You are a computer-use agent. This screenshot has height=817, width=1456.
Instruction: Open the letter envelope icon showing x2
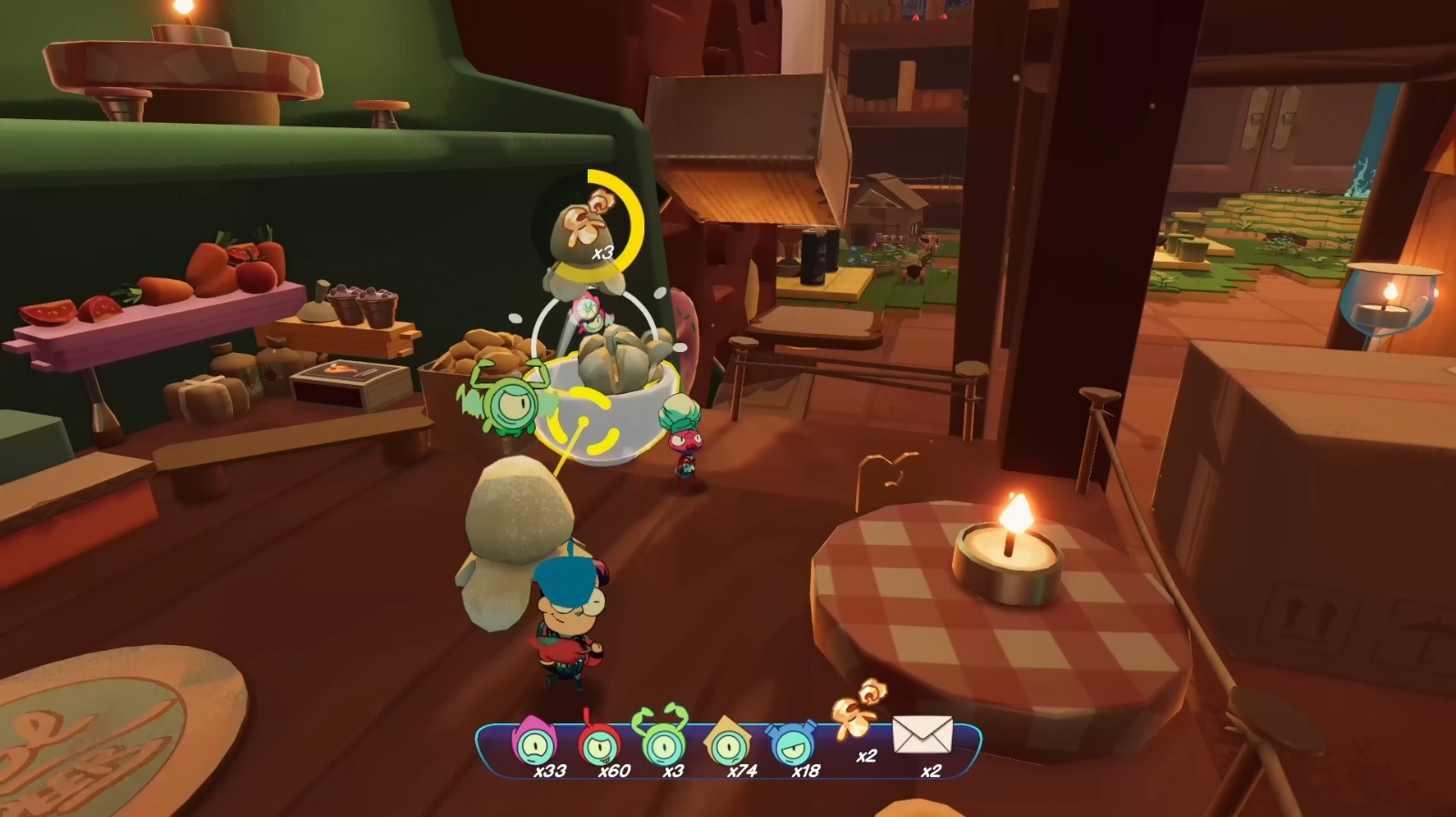click(x=921, y=736)
